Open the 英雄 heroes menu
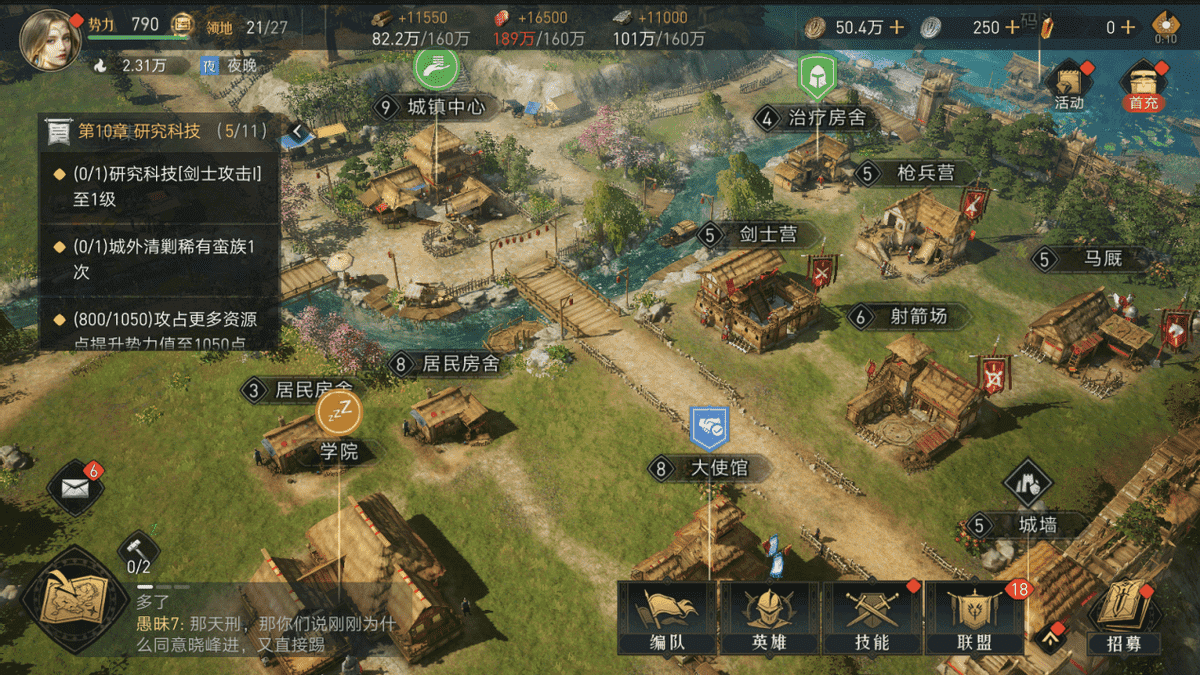Image resolution: width=1200 pixels, height=675 pixels. pos(769,619)
